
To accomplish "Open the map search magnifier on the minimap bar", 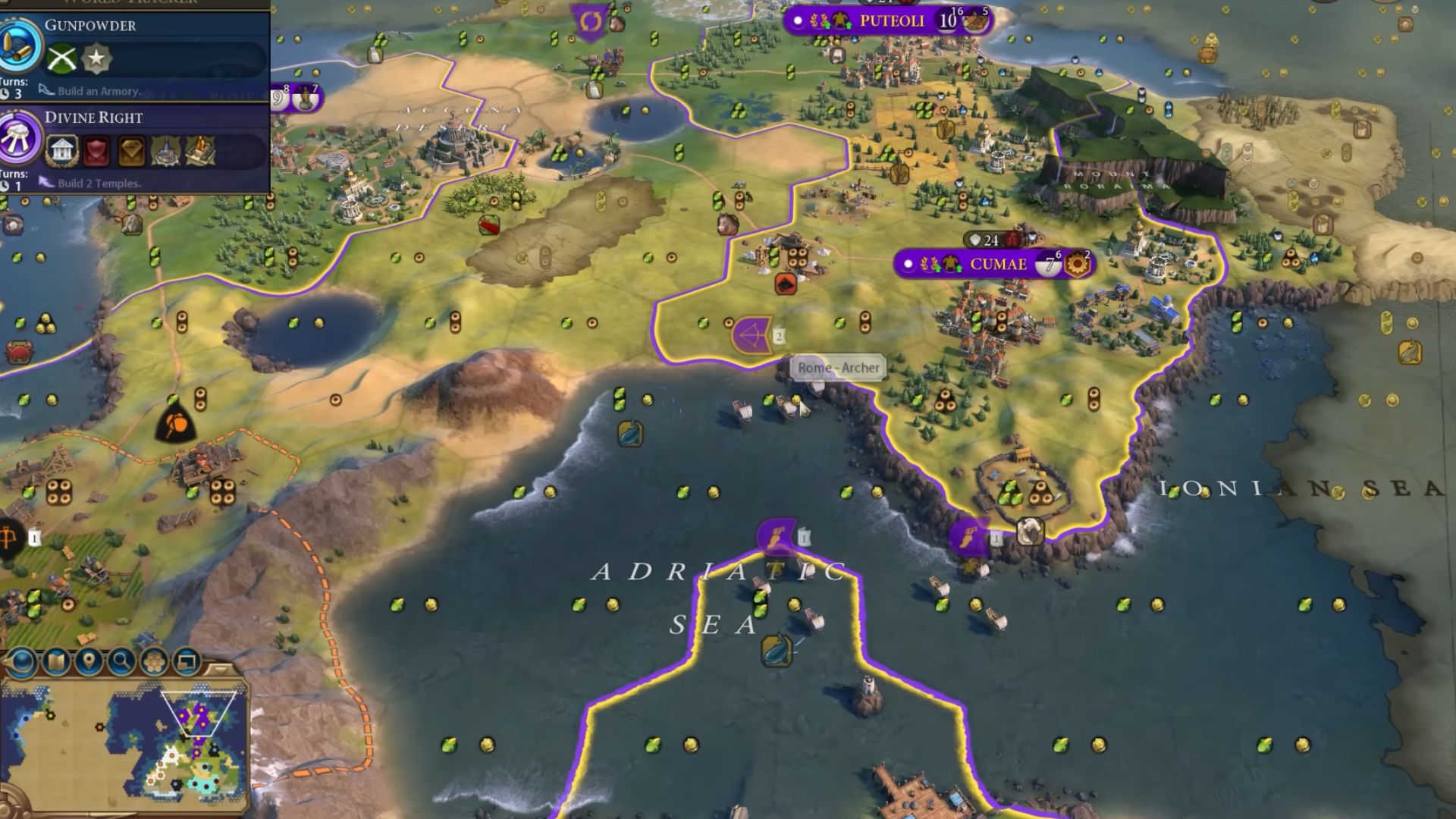I will point(121,661).
